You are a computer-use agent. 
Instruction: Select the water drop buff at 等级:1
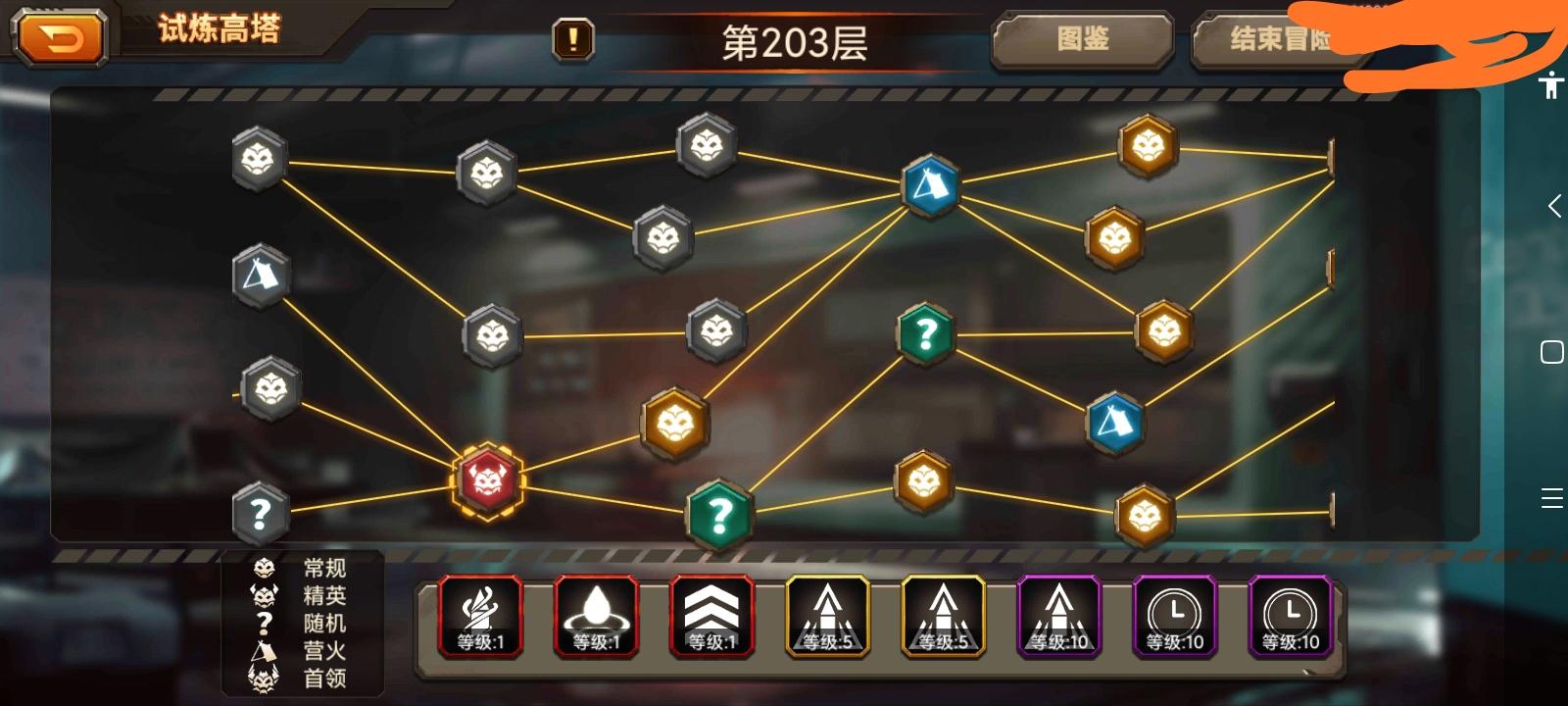pyautogui.click(x=595, y=616)
